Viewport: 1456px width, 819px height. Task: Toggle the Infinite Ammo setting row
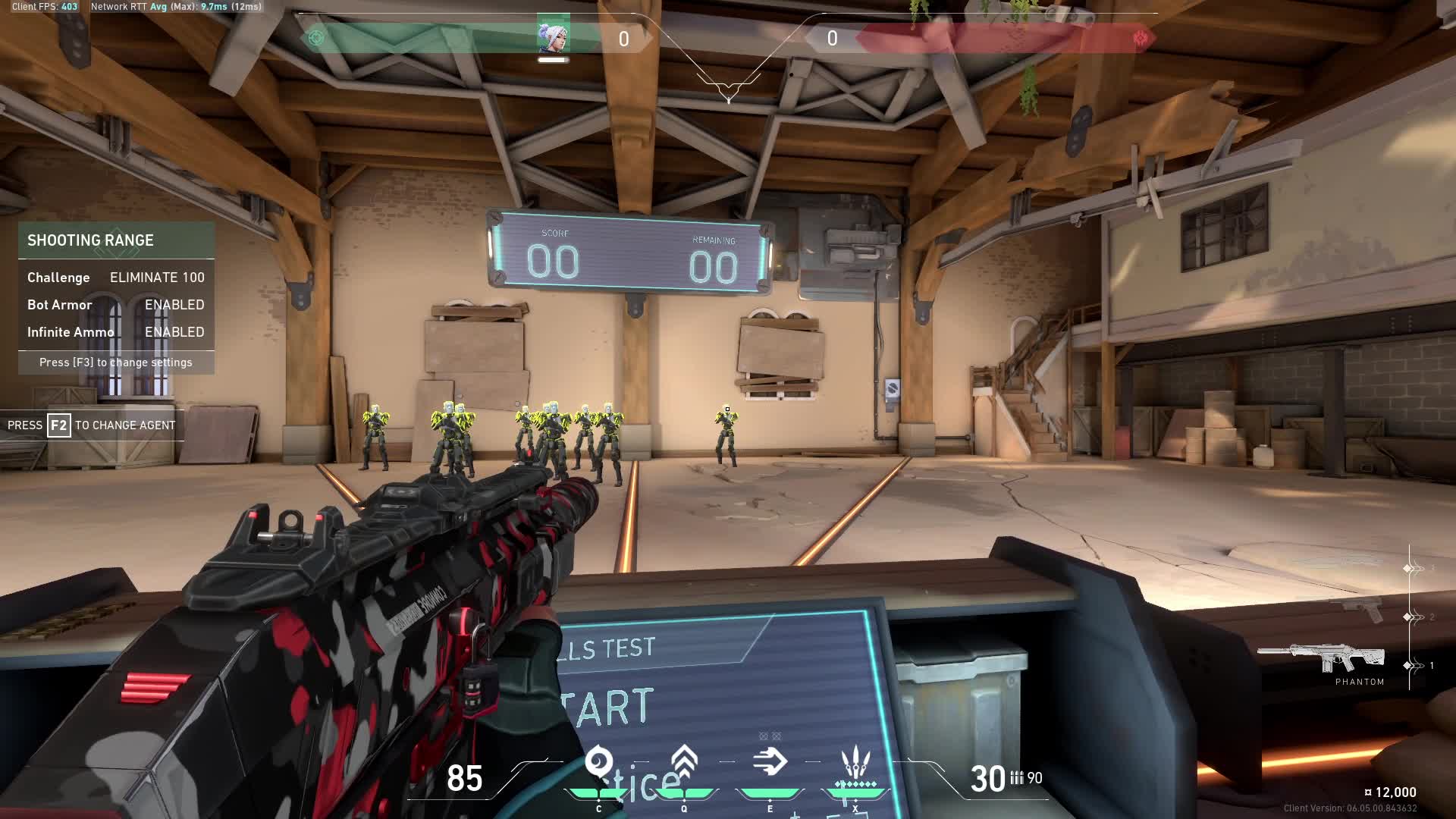[116, 332]
